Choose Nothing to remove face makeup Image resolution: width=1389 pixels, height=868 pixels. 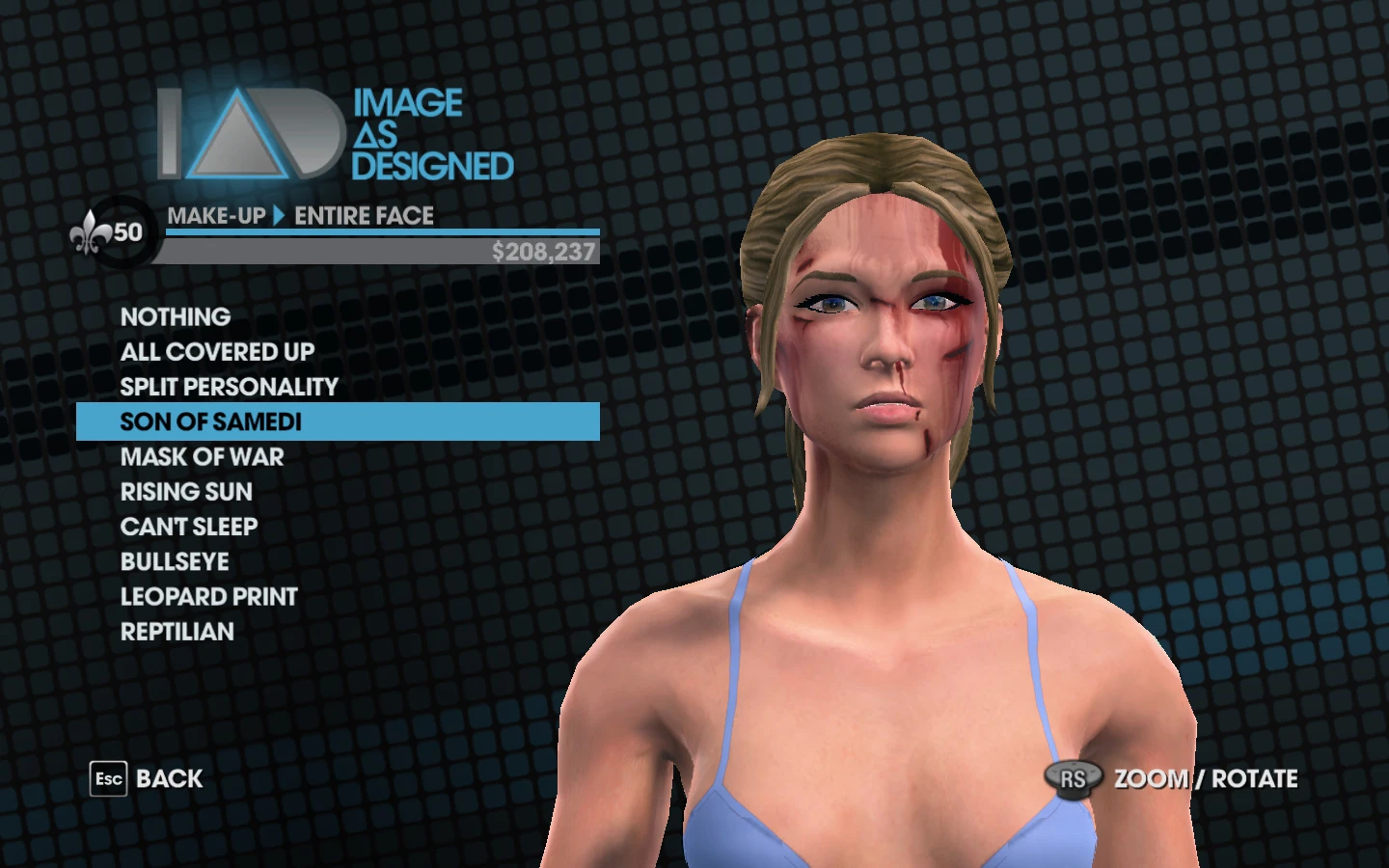[175, 316]
